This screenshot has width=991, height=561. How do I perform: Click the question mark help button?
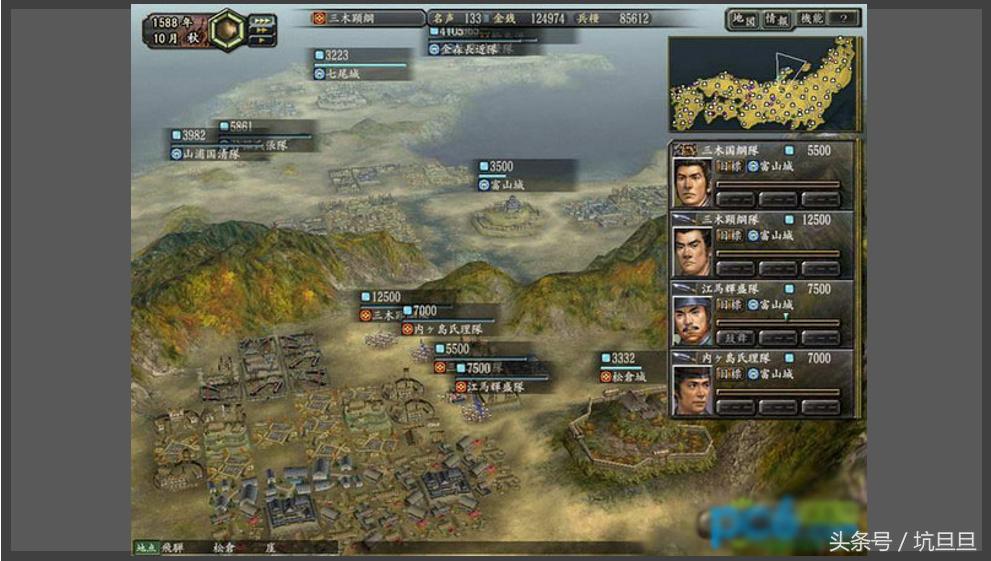845,18
